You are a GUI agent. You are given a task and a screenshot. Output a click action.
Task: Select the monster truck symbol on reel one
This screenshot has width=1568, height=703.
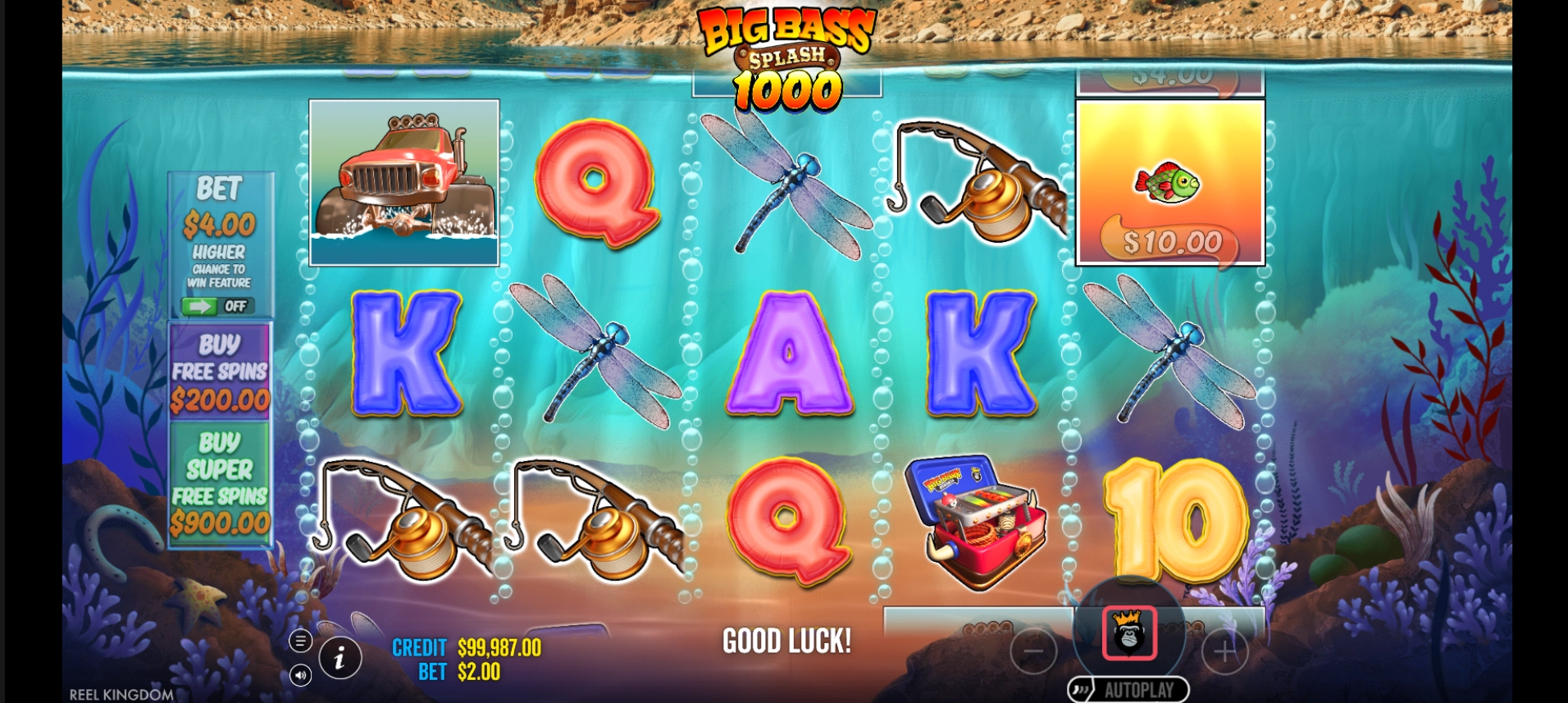coord(404,182)
